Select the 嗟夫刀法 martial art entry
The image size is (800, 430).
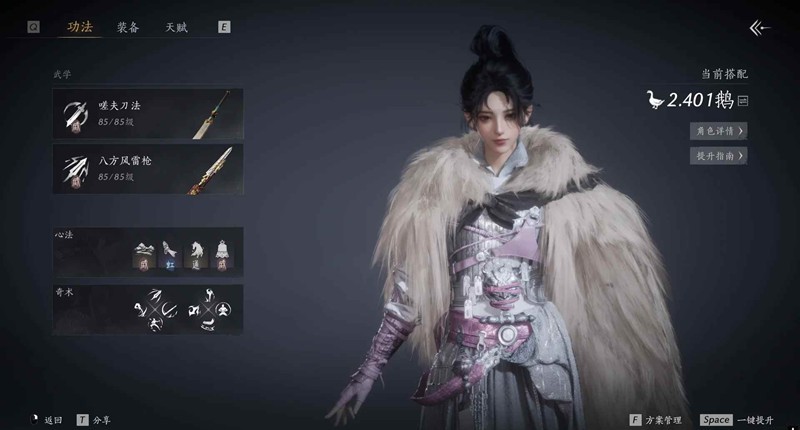coord(148,111)
